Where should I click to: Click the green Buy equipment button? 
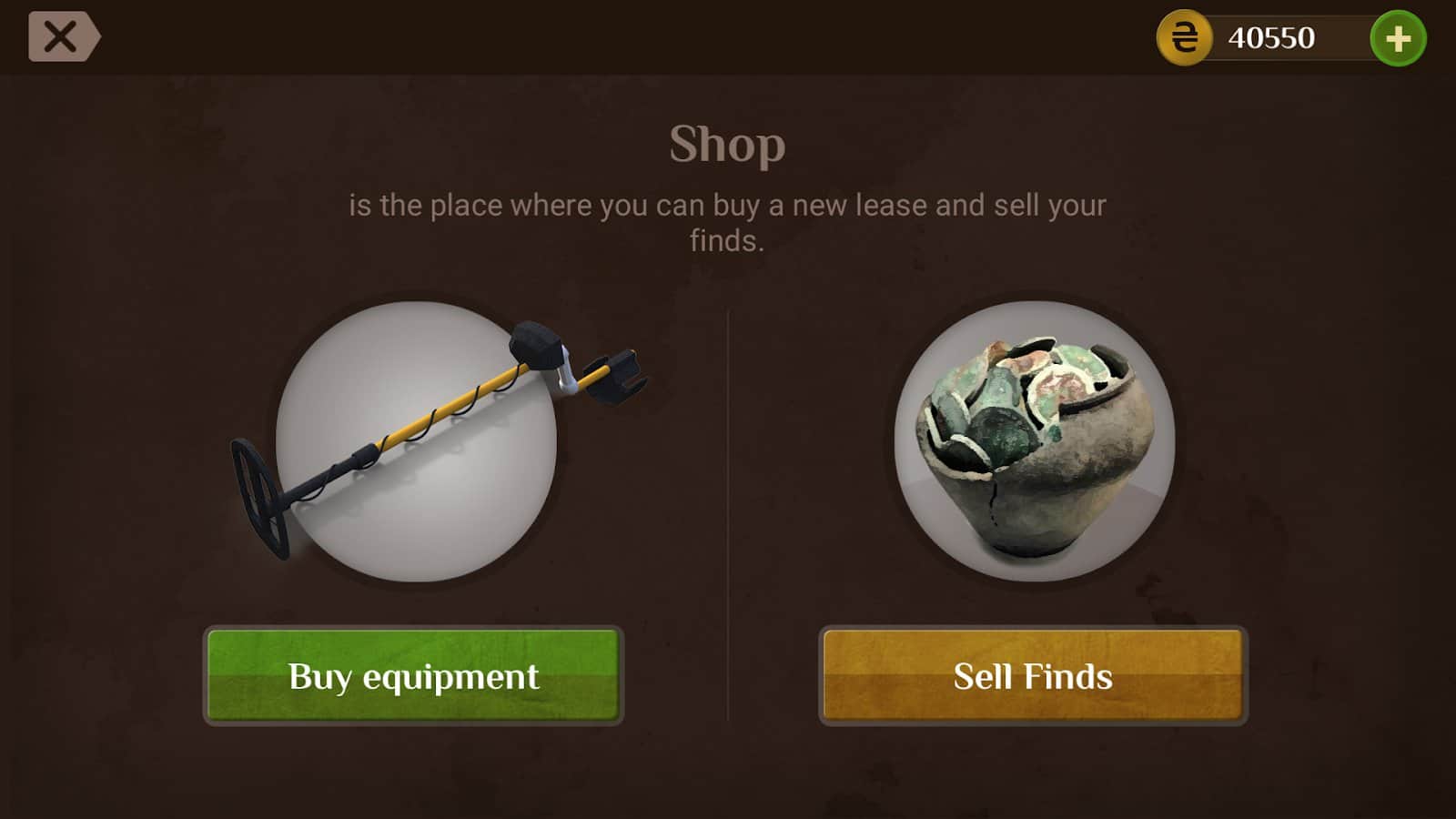coord(413,675)
